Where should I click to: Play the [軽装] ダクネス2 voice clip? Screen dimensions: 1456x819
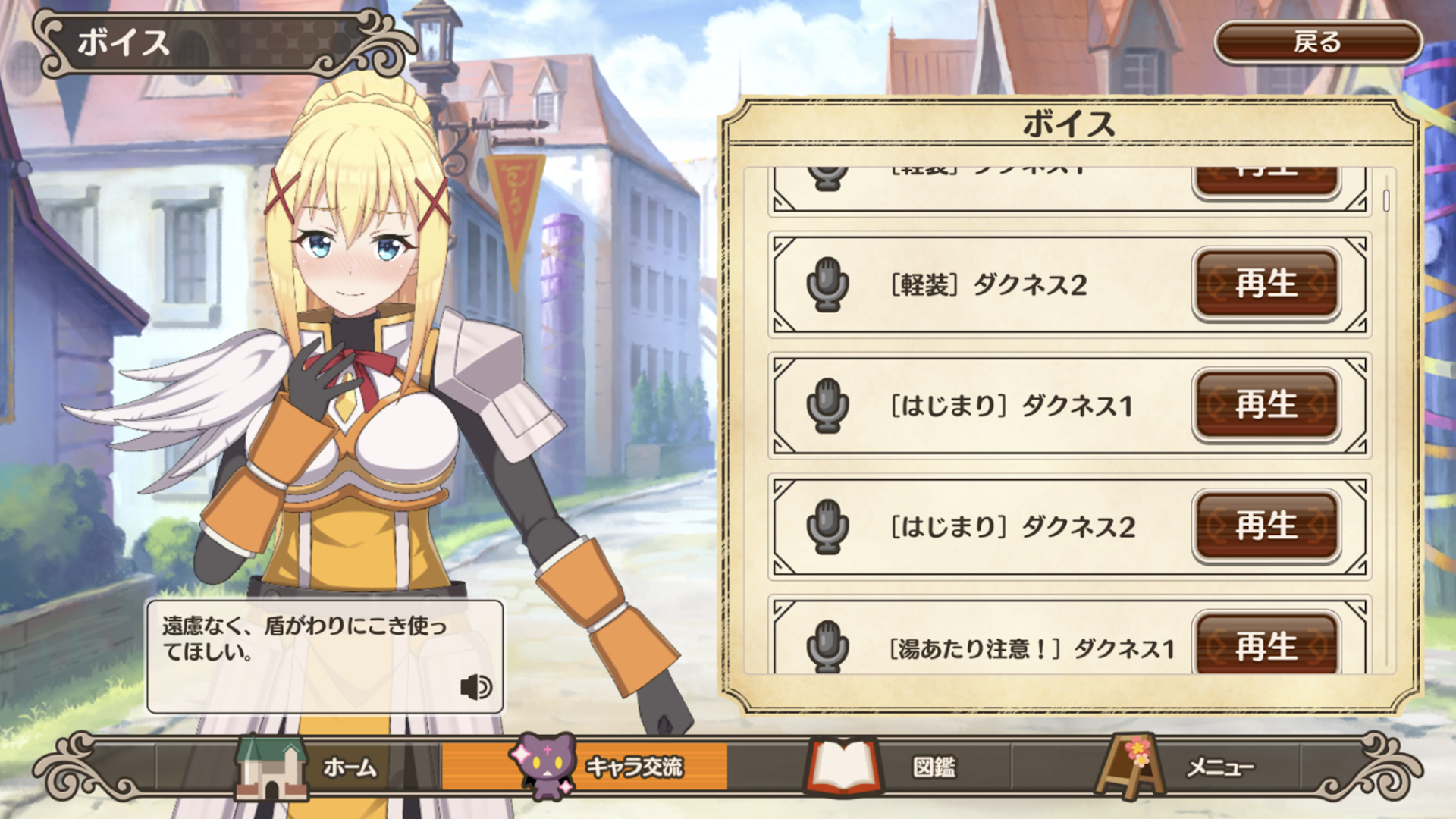pyautogui.click(x=1265, y=286)
